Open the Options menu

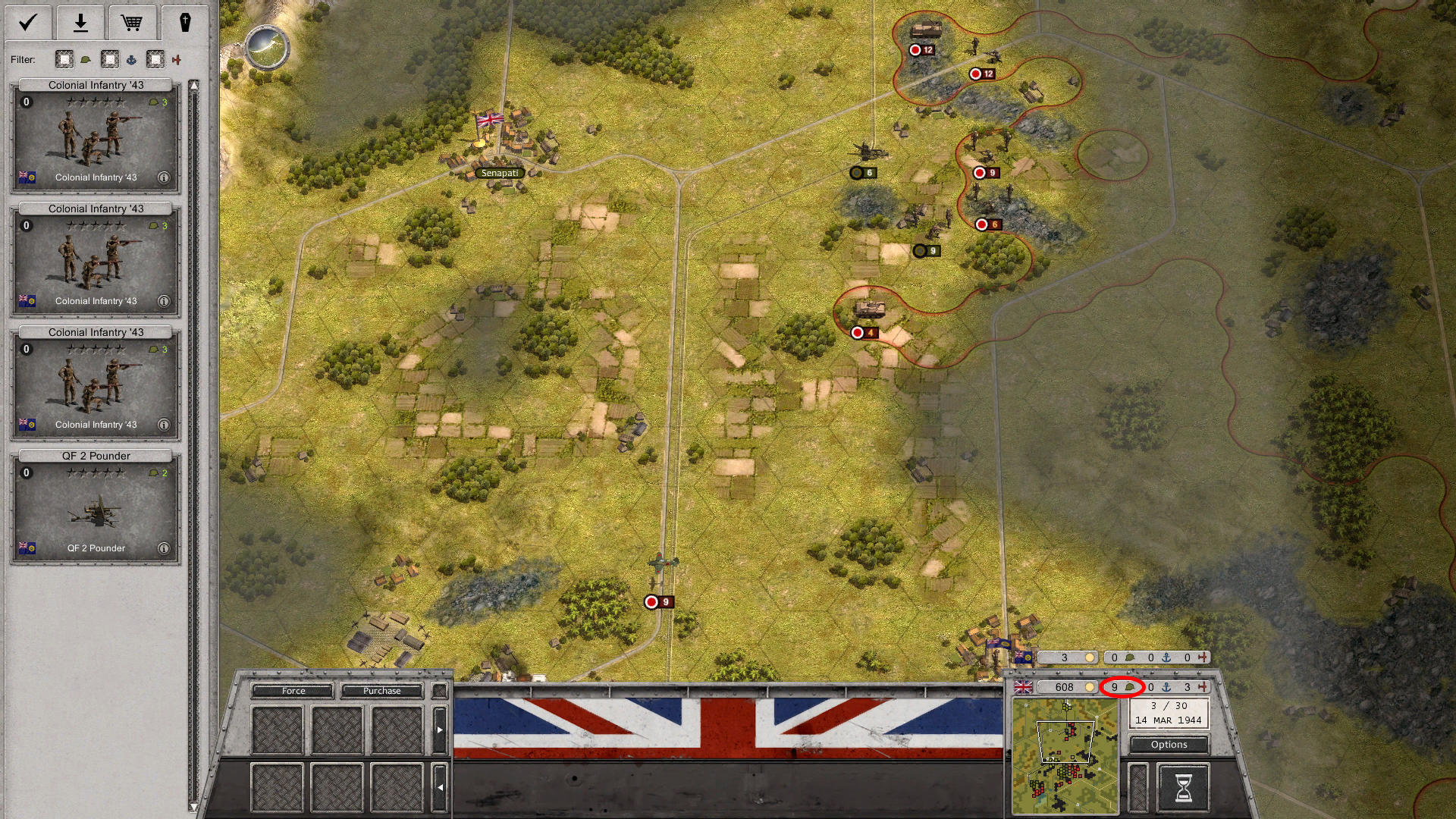coord(1168,745)
